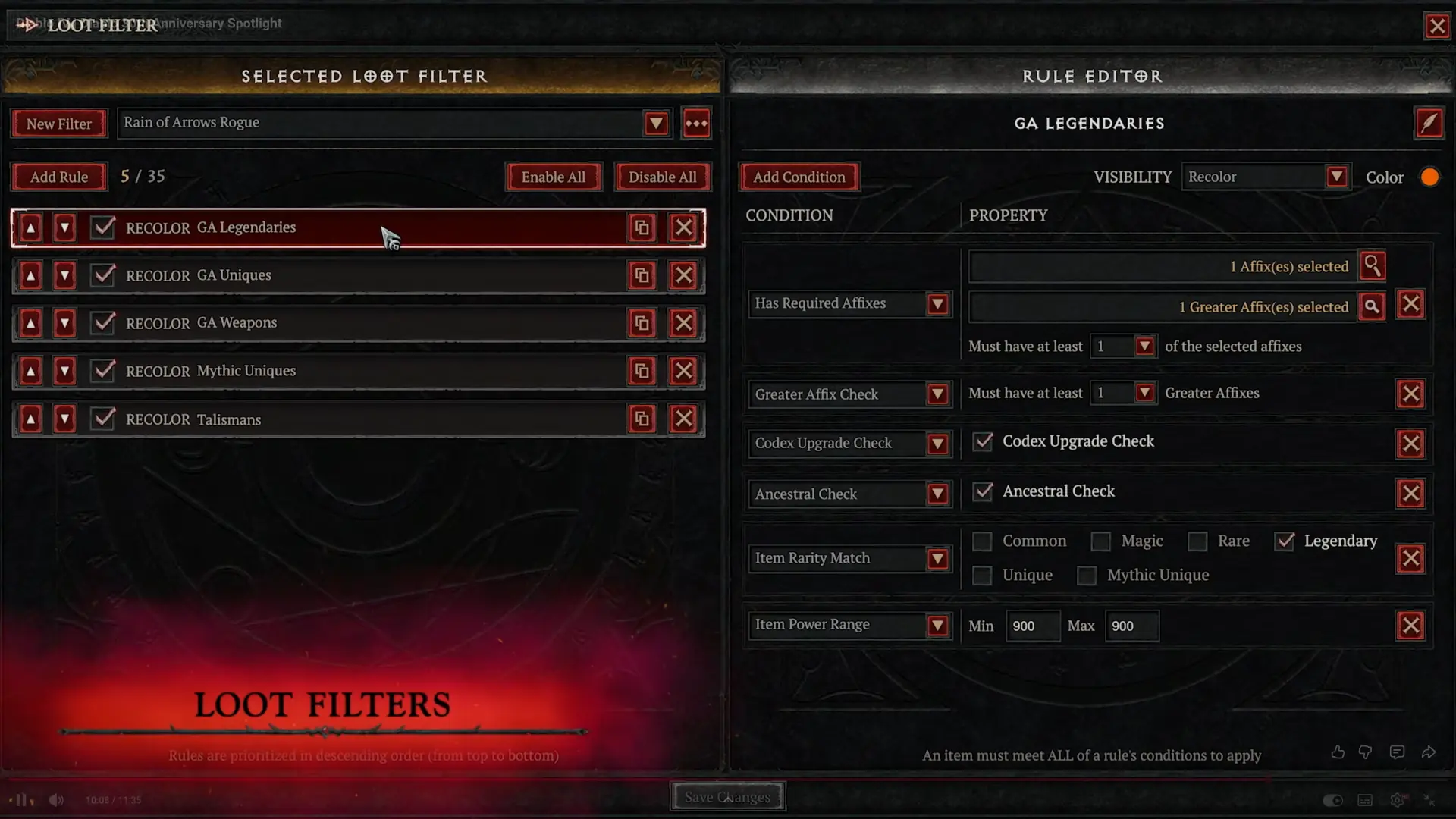This screenshot has height=819, width=1456.
Task: Duplicate the GA Legendaries rule
Action: (x=642, y=227)
